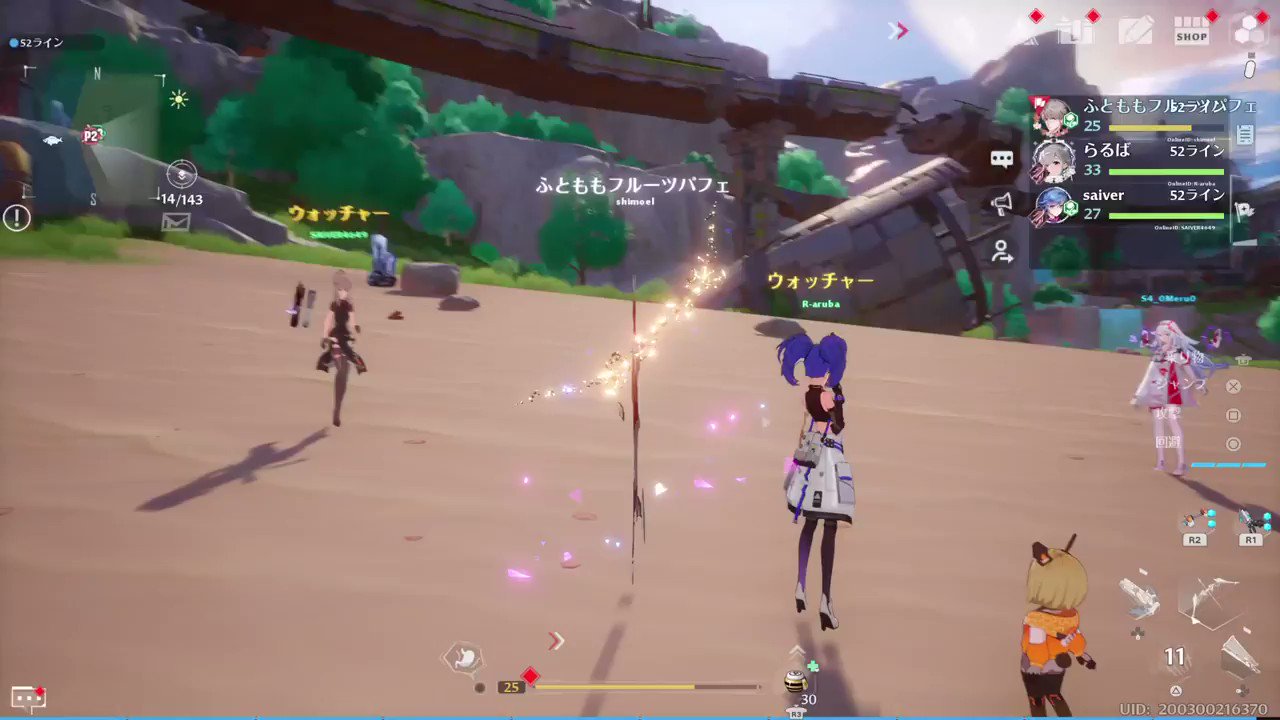Viewport: 1280px width, 720px height.
Task: Collapse the top HUD with the red double-arrow chevron
Action: 897,31
